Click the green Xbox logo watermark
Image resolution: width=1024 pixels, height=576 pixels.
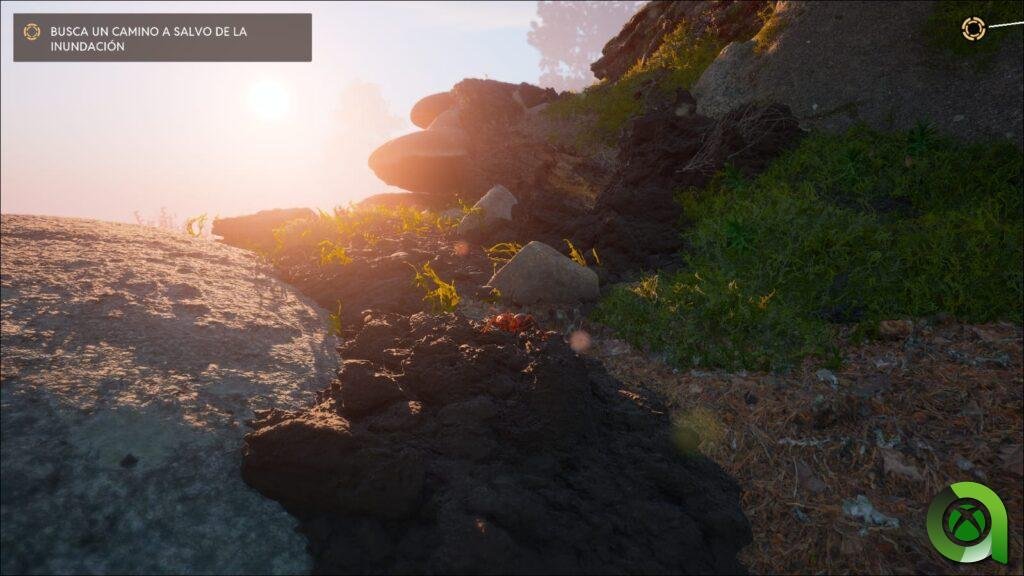(969, 522)
